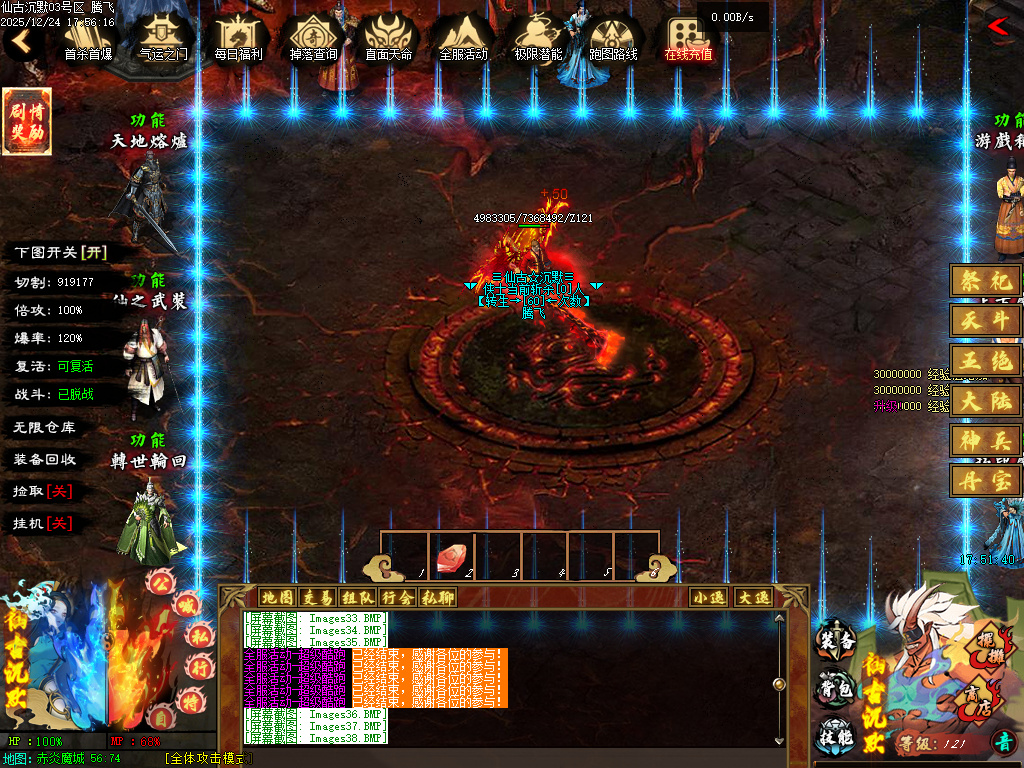Open the 商店 shop
1024x768 pixels.
969,697
